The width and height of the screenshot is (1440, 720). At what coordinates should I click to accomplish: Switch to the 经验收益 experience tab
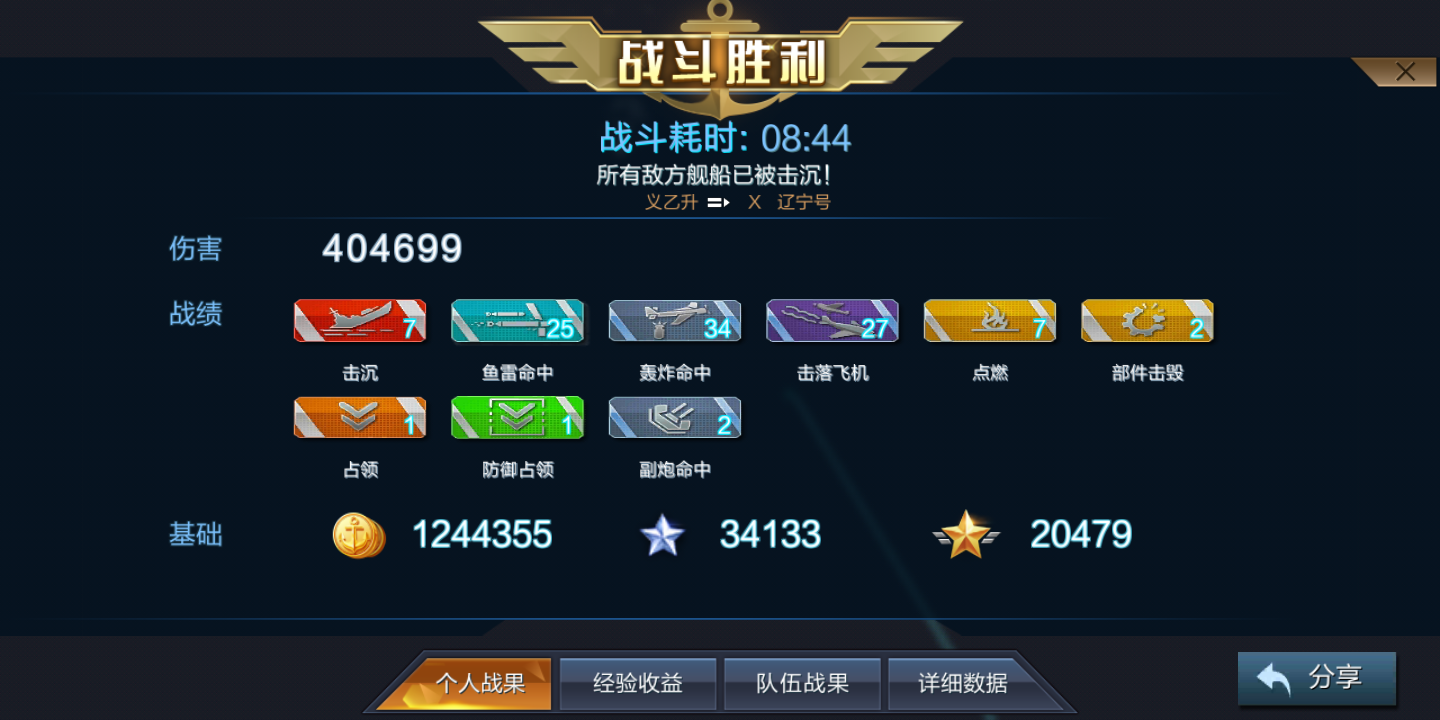[637, 683]
